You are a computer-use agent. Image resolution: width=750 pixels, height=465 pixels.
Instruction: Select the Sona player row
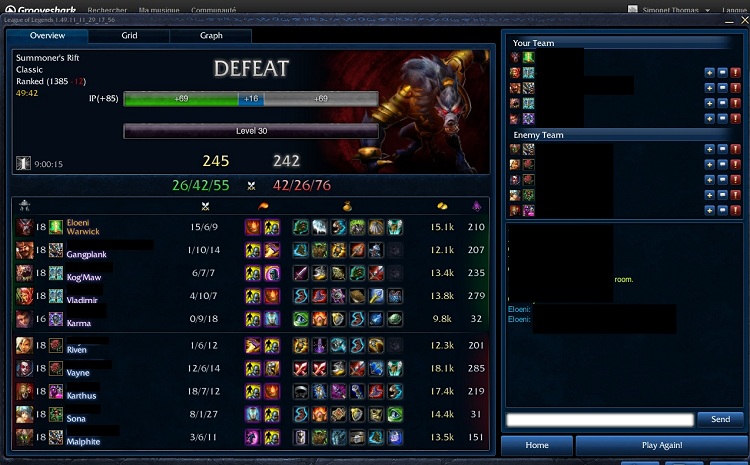250,413
